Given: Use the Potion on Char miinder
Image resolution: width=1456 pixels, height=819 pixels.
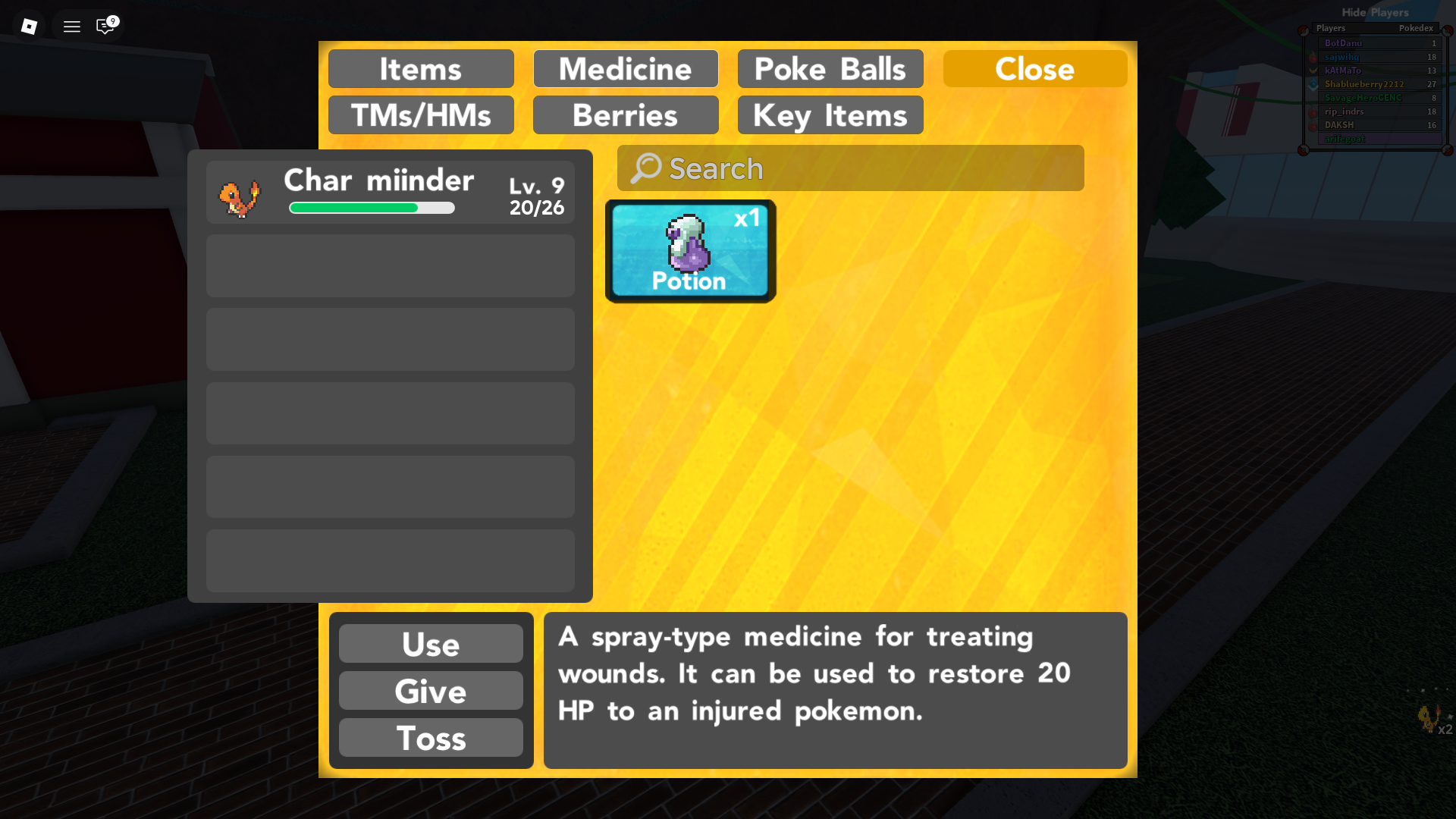Looking at the screenshot, I should coord(430,644).
